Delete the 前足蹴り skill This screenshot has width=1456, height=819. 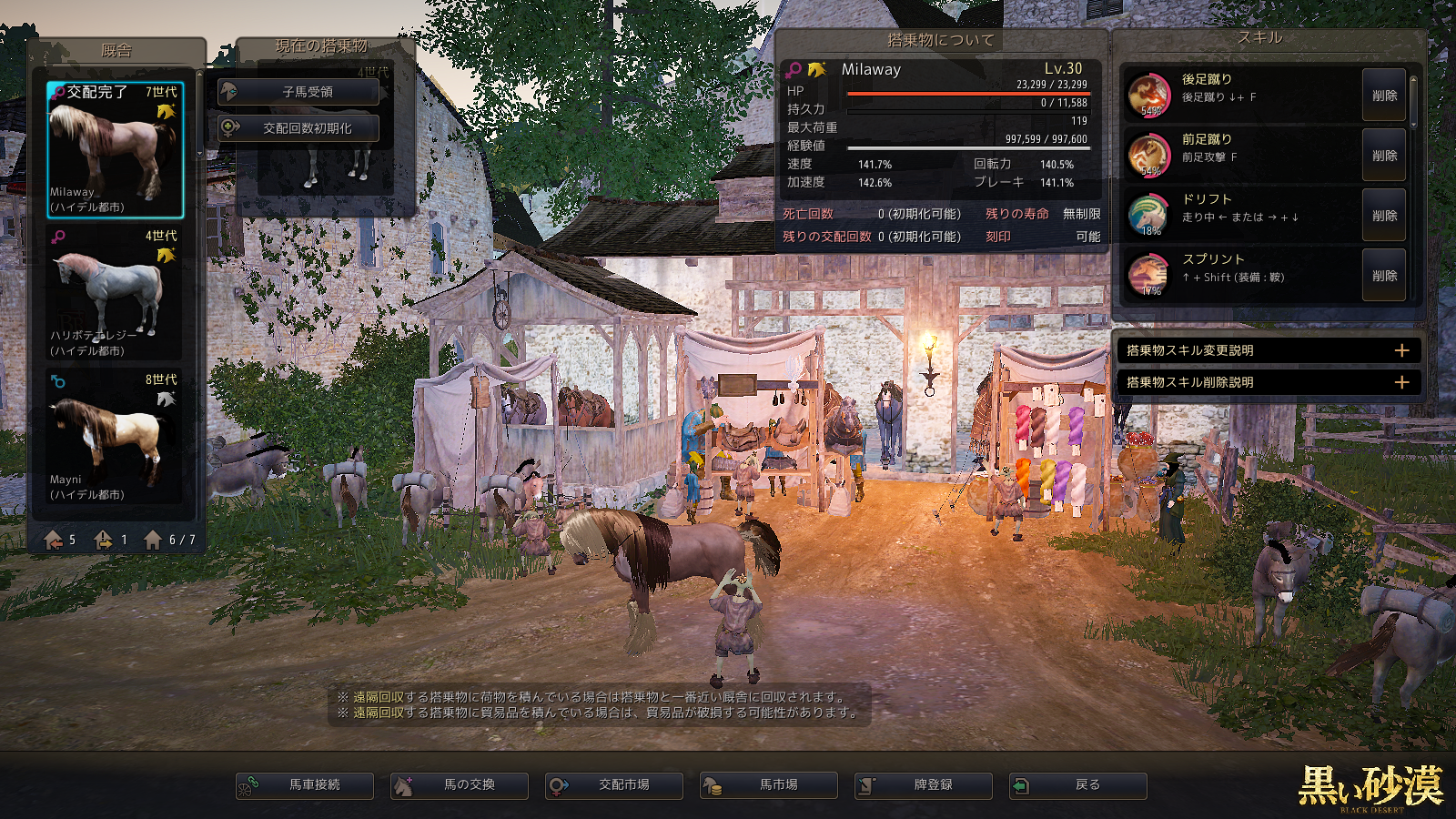click(x=1384, y=156)
